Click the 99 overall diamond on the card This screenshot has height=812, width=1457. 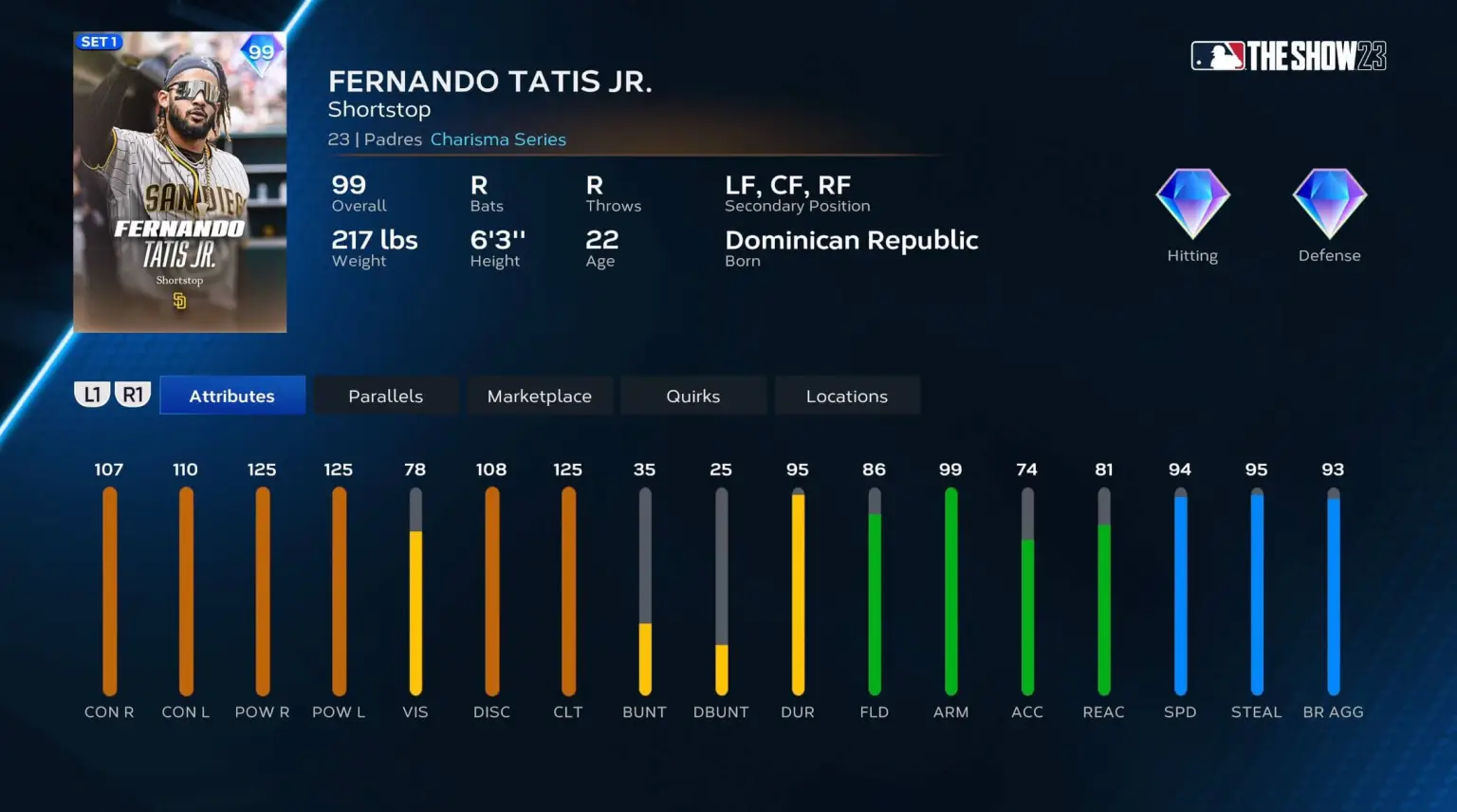[x=257, y=52]
